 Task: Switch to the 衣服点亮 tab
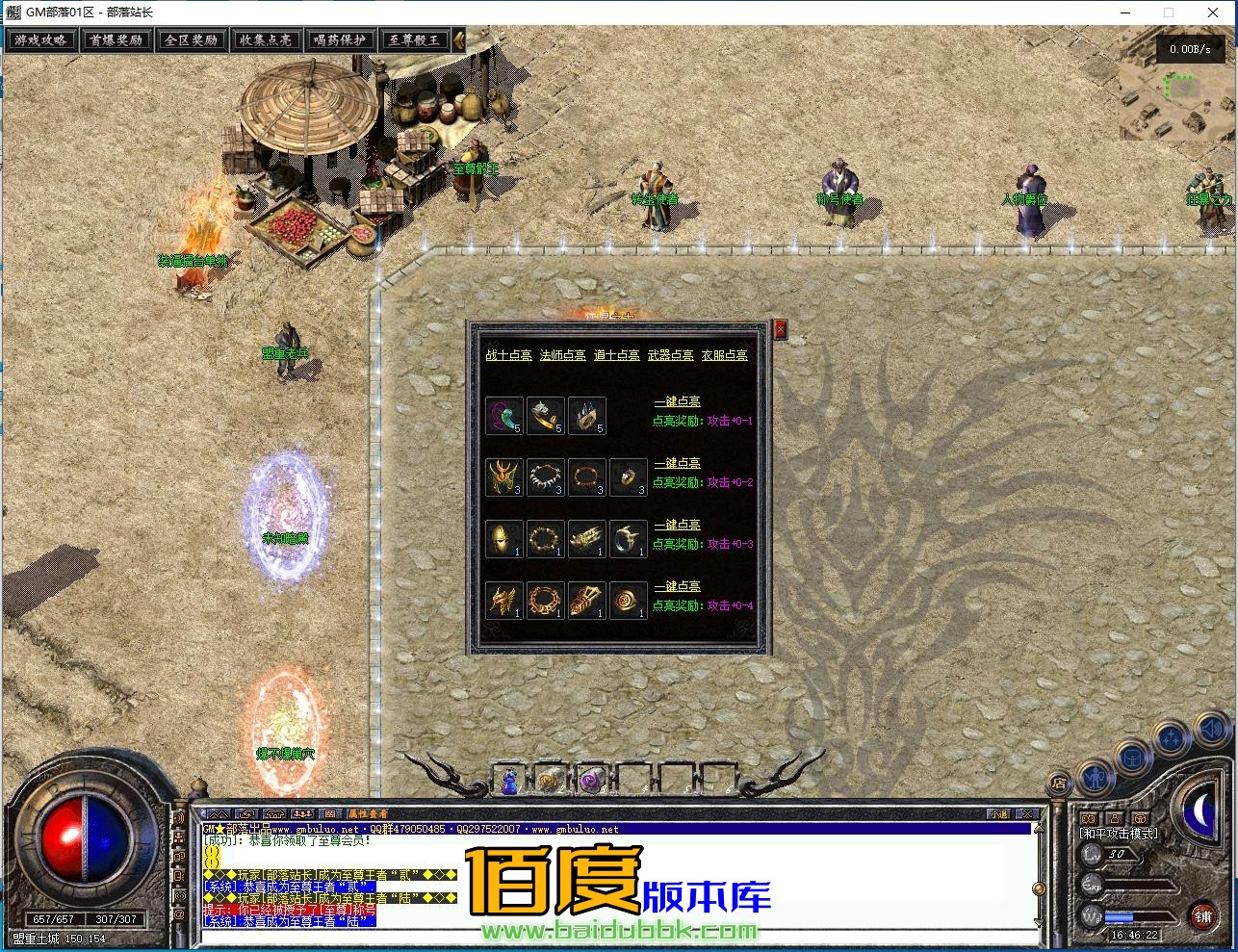coord(724,355)
